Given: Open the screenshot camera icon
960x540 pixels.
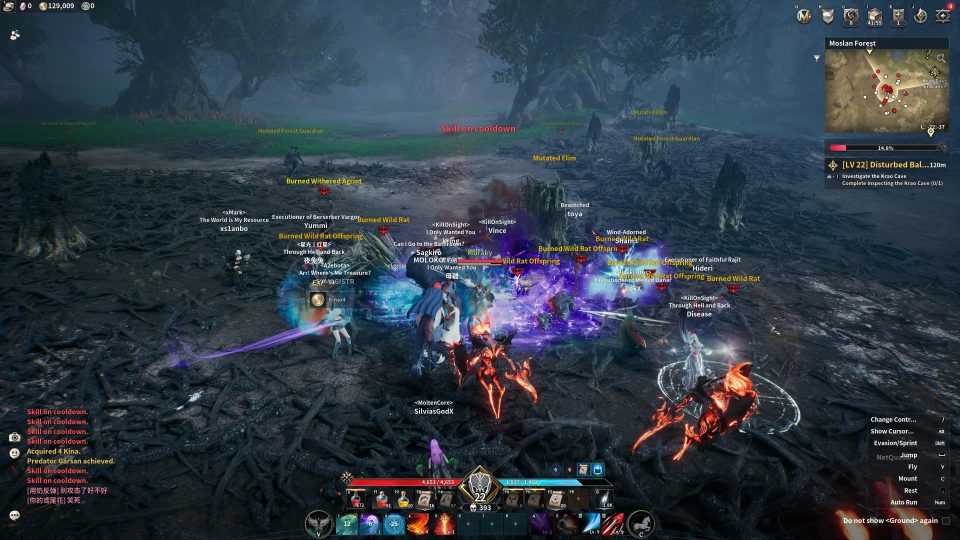Looking at the screenshot, I should [14, 437].
